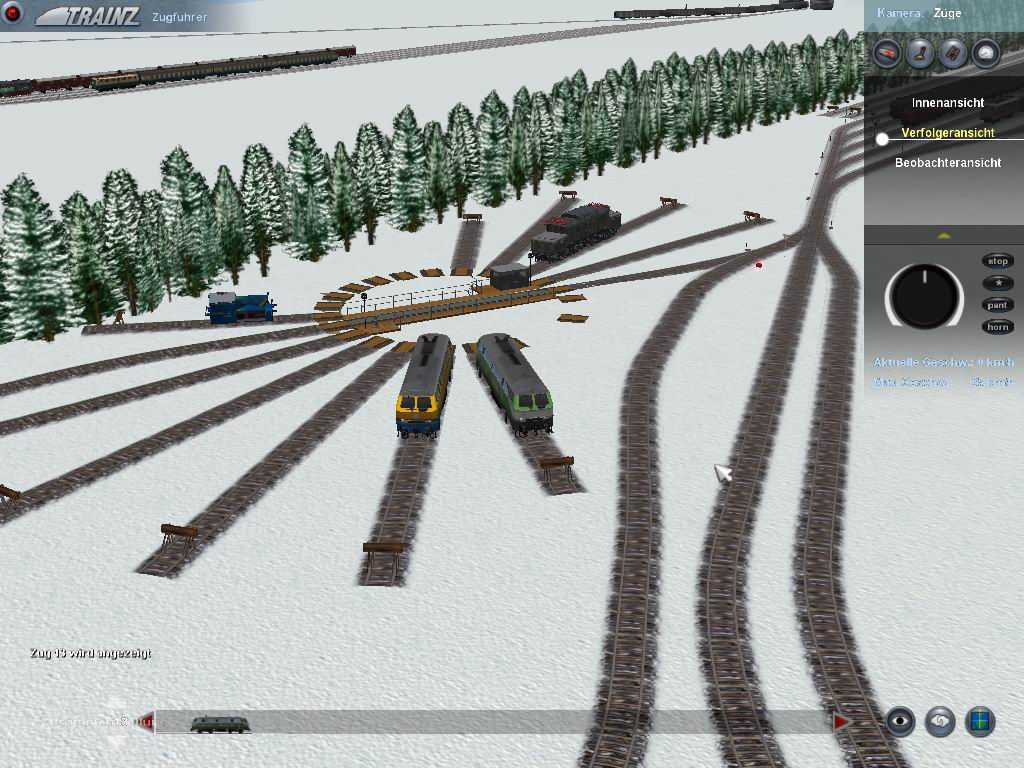1024x768 pixels.
Task: Select the locomotive camera icon
Action: pyautogui.click(x=887, y=52)
